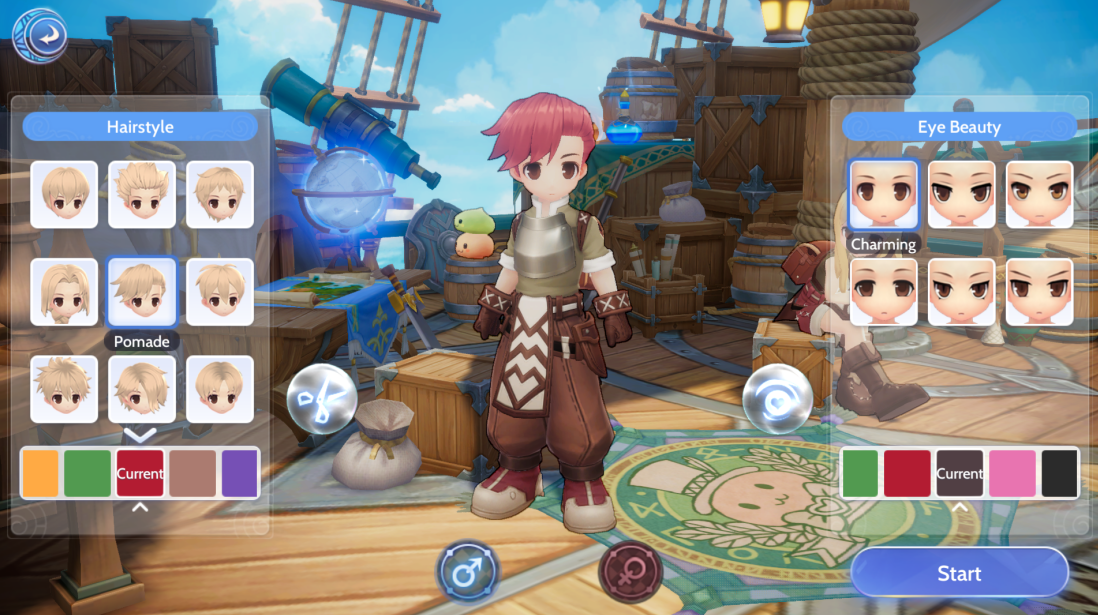Select the pink eye color swatch
This screenshot has width=1098, height=615.
tap(1013, 473)
